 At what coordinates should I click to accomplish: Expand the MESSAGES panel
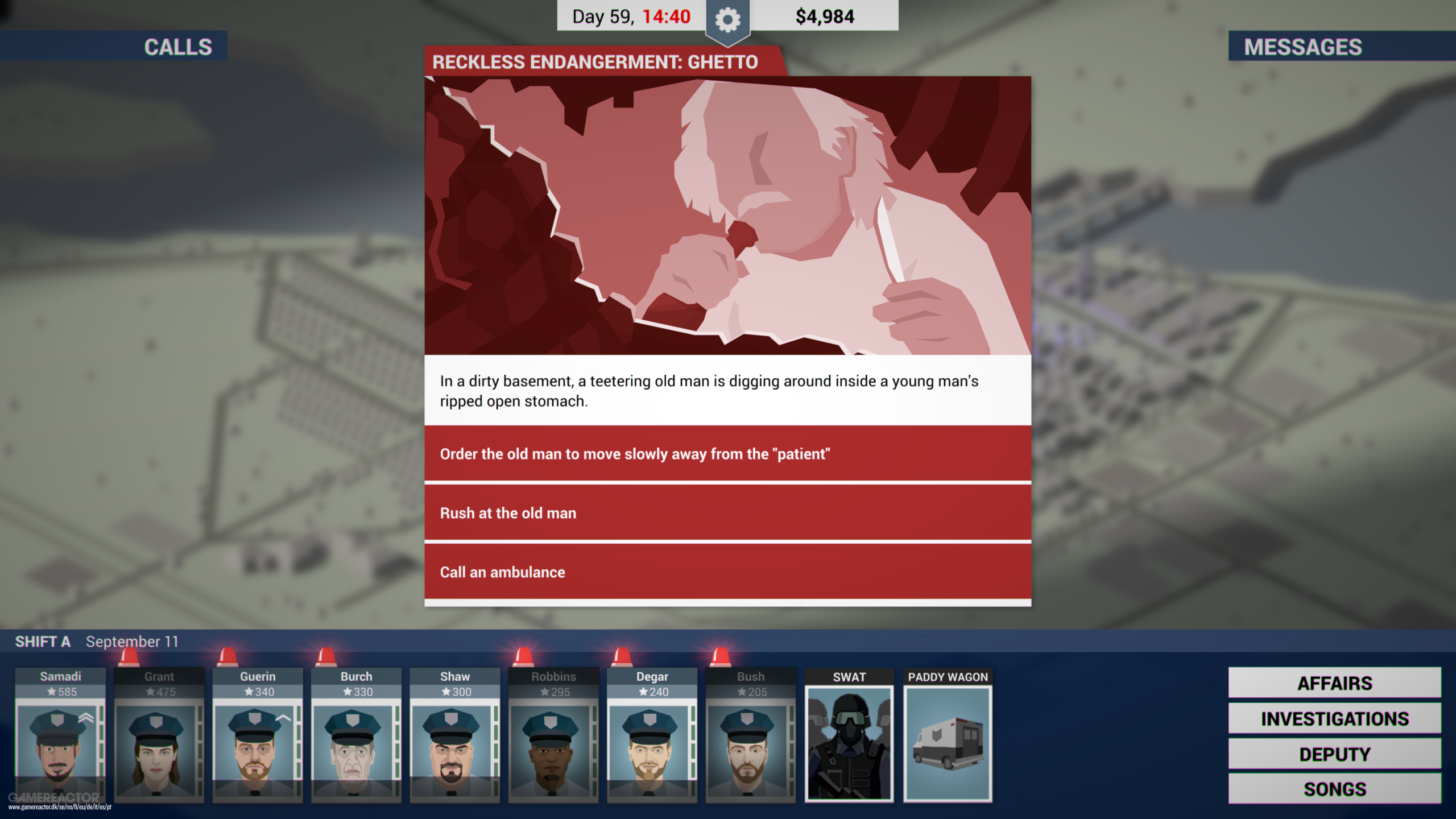tap(1302, 47)
